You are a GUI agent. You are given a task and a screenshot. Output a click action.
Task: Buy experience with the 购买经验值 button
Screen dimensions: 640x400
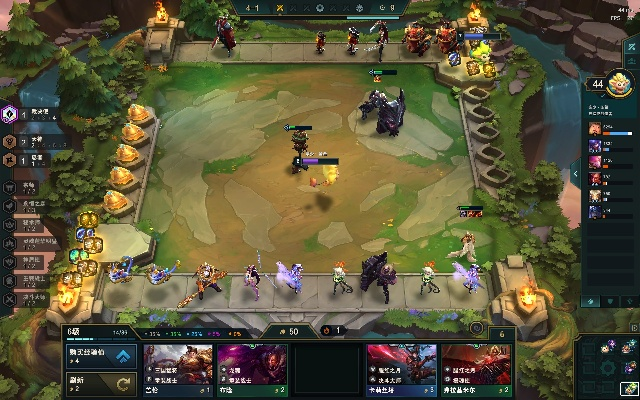[102, 355]
